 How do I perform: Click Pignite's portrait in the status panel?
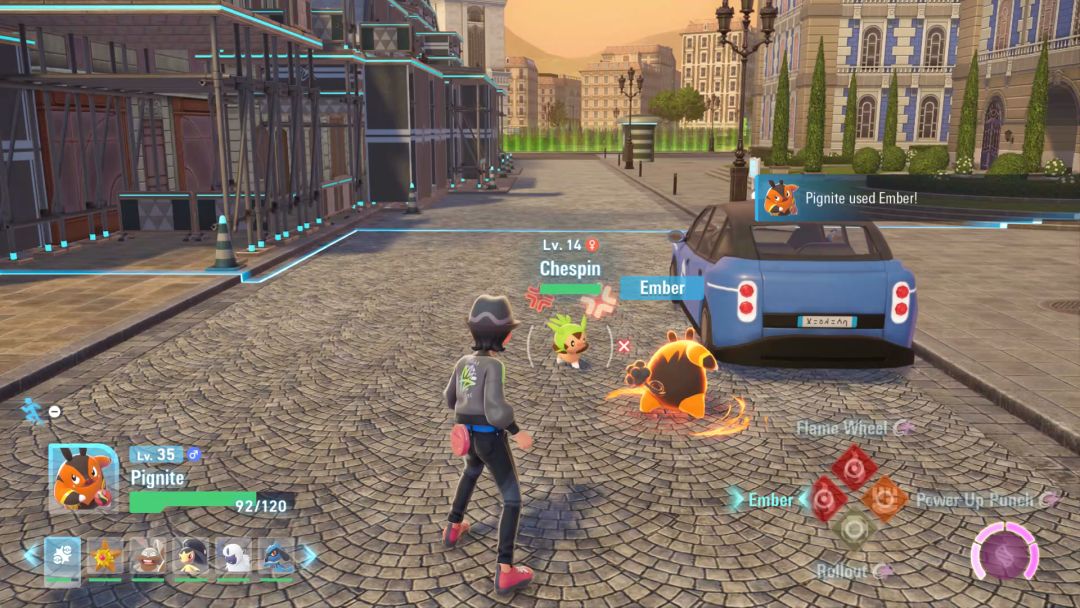pos(82,476)
